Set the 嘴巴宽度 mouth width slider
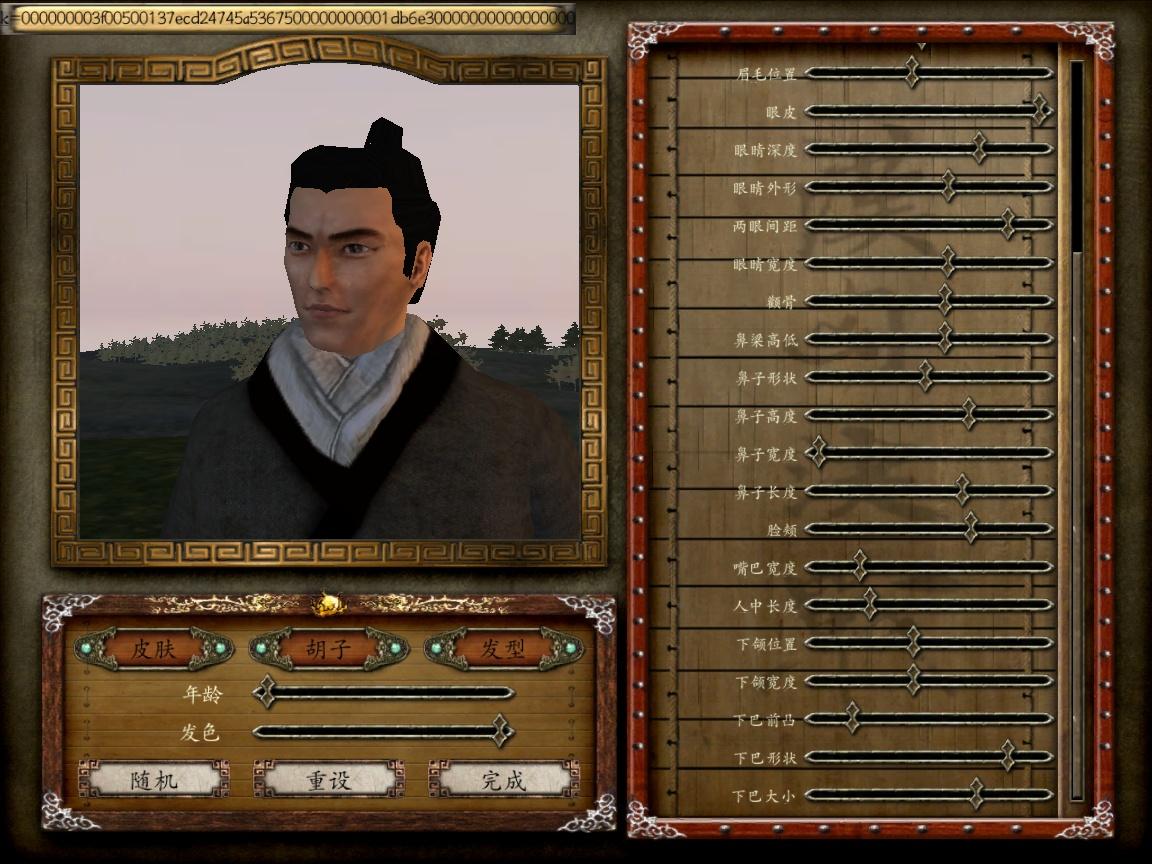 [x=859, y=567]
